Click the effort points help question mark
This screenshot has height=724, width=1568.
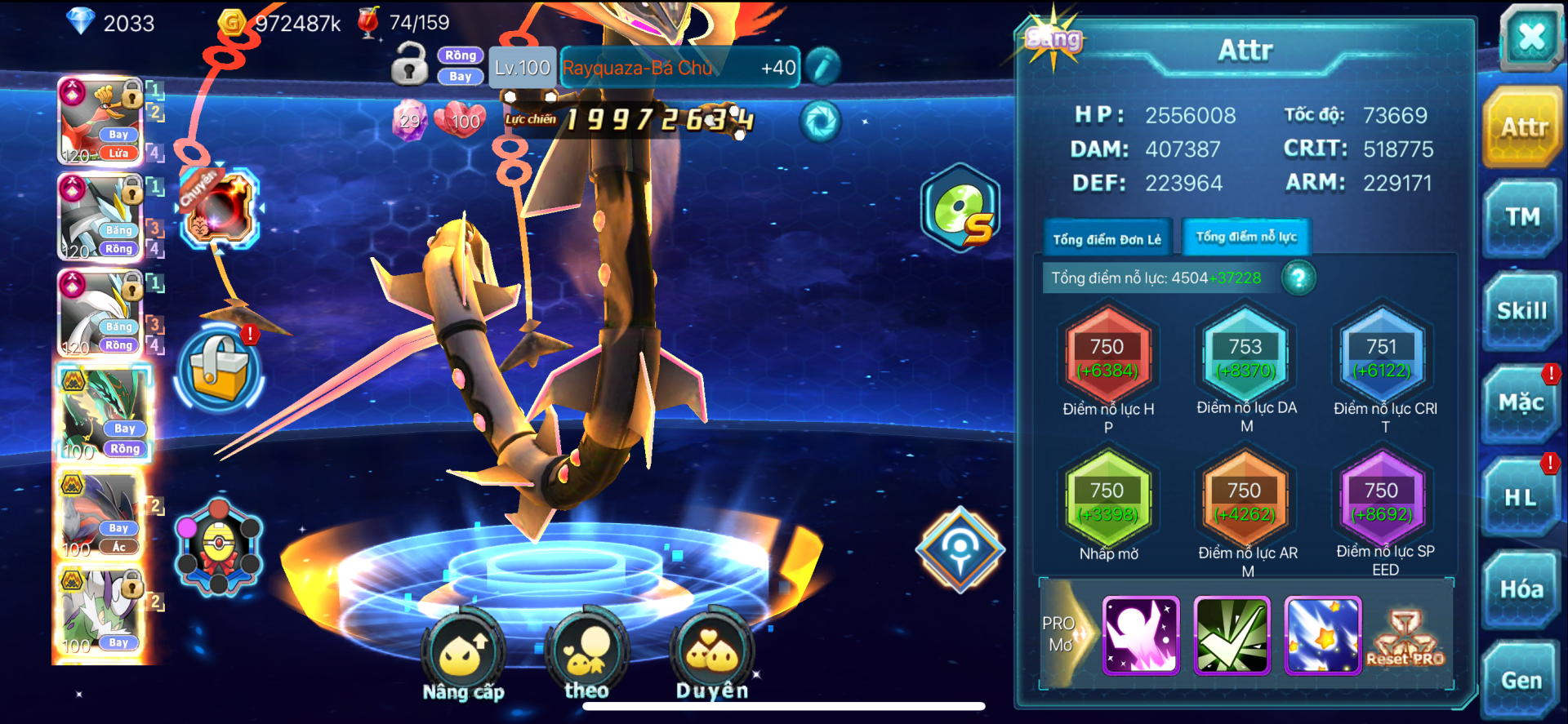1298,278
